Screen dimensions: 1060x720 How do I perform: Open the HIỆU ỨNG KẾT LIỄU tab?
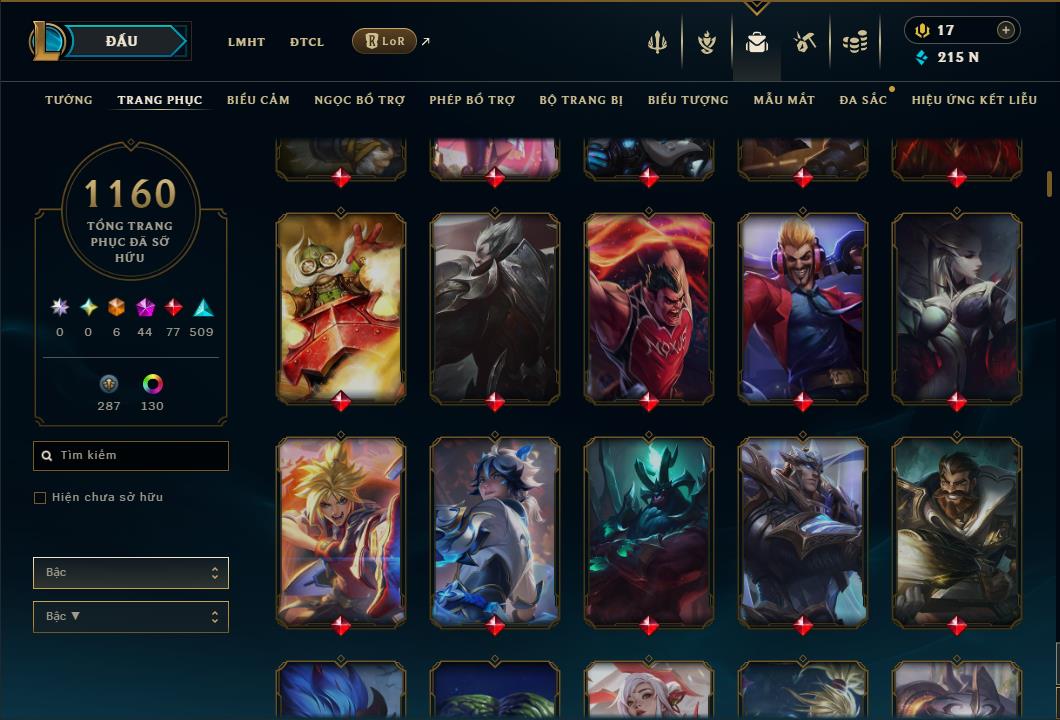[x=974, y=100]
